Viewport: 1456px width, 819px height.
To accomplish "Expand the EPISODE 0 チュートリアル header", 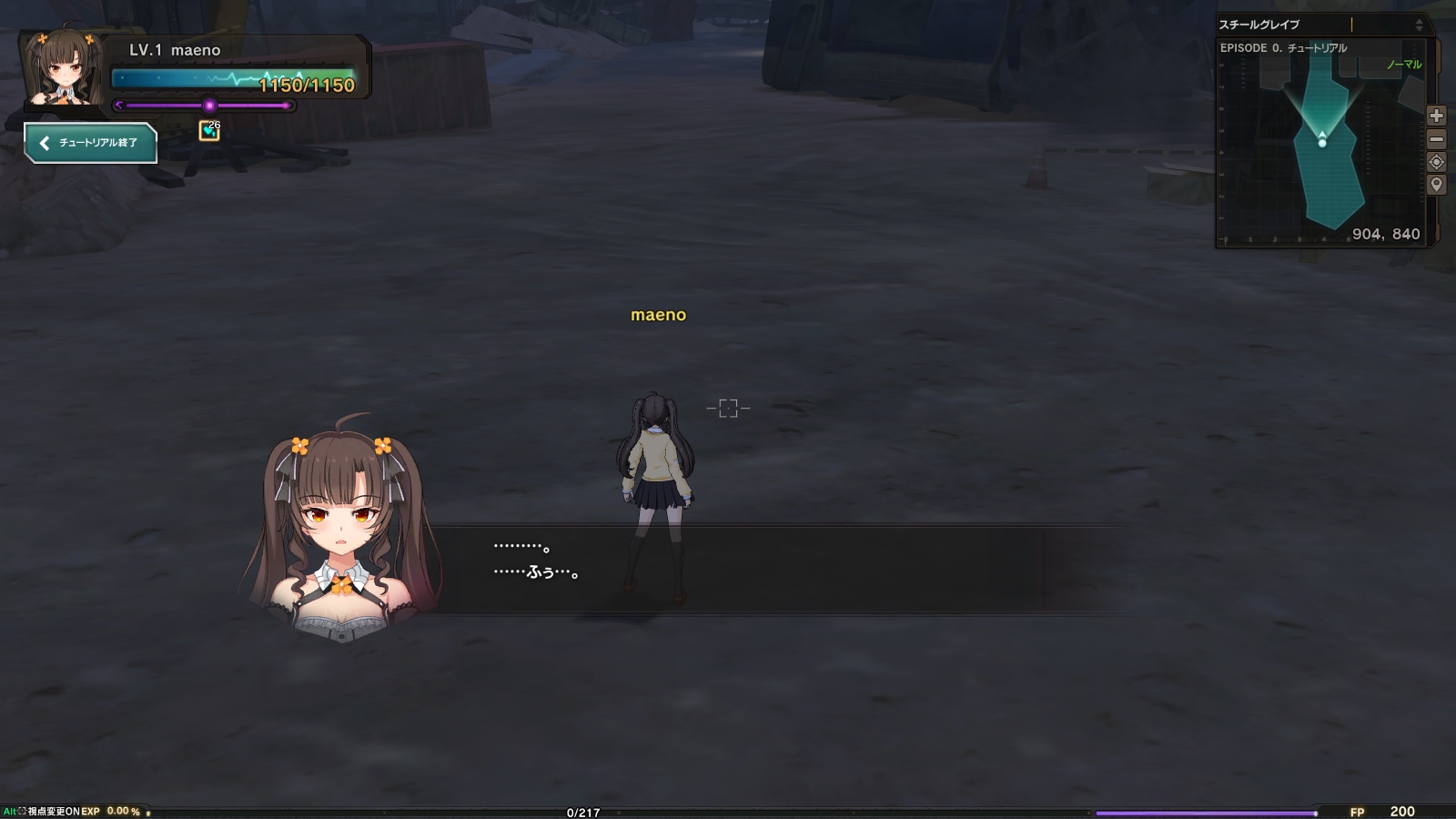I will pos(1285,45).
